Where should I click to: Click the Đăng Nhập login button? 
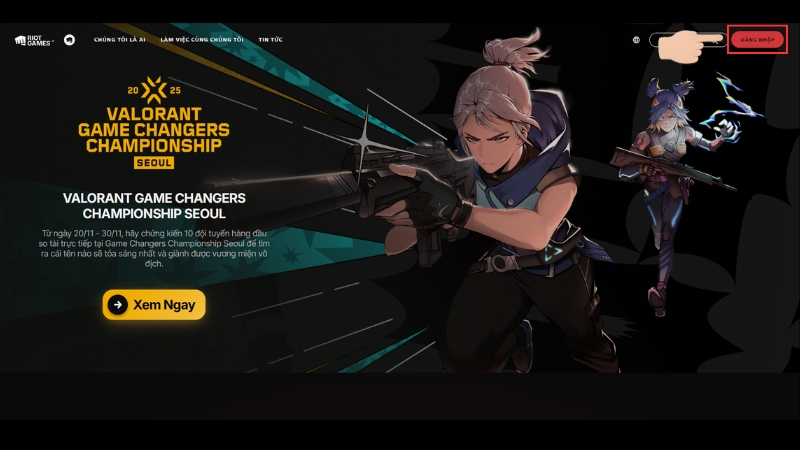(x=757, y=40)
